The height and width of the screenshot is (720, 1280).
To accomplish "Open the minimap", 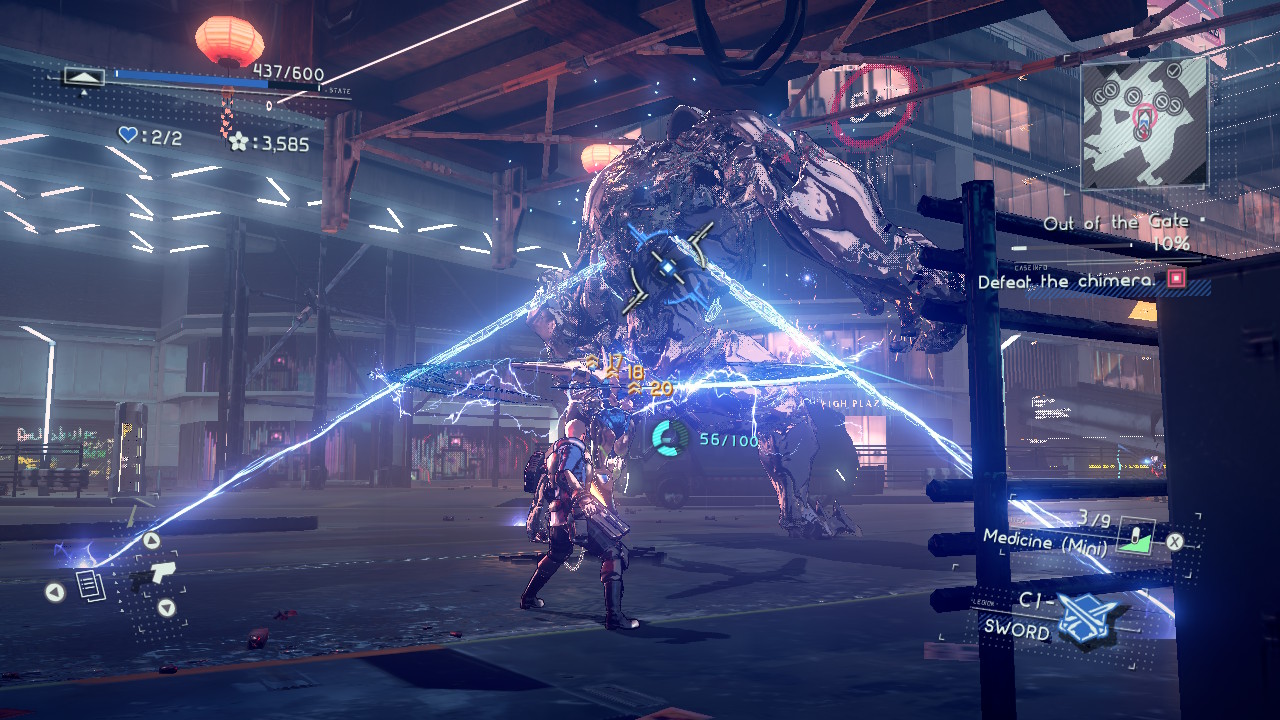I will point(1143,122).
